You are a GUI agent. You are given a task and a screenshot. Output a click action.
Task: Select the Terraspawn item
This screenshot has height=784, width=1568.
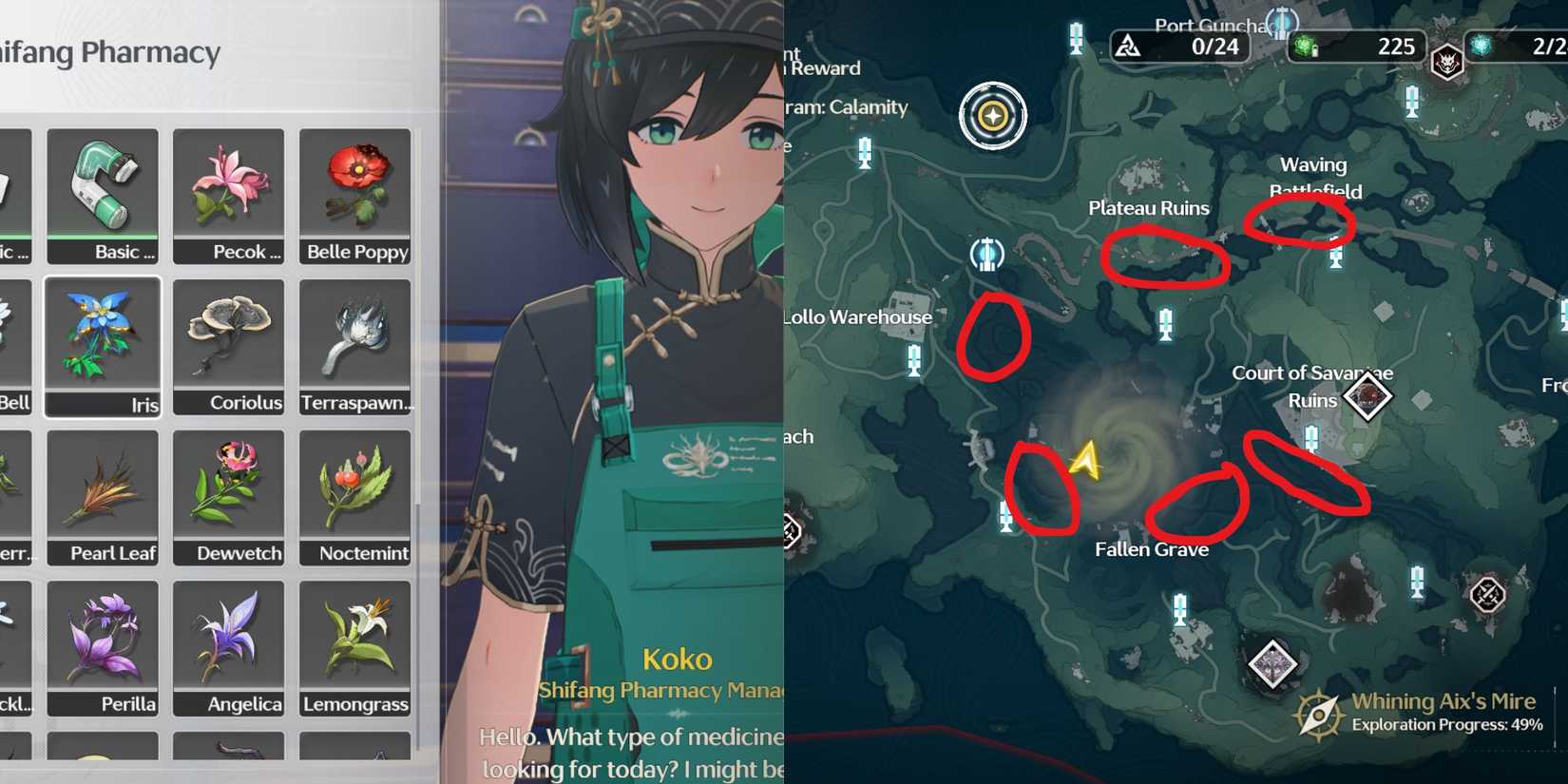tap(354, 347)
